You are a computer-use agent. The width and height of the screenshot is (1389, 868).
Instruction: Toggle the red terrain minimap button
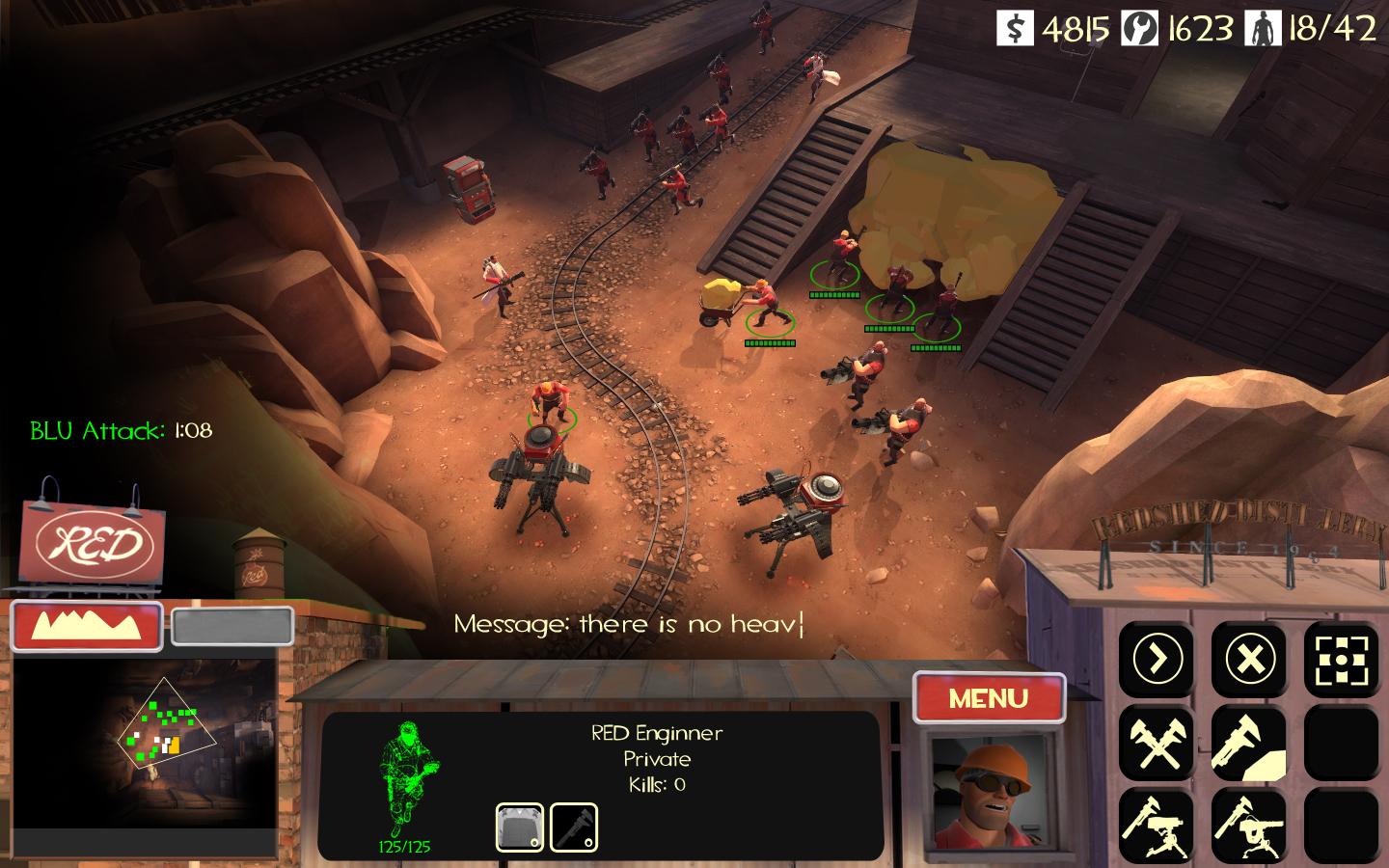86,626
